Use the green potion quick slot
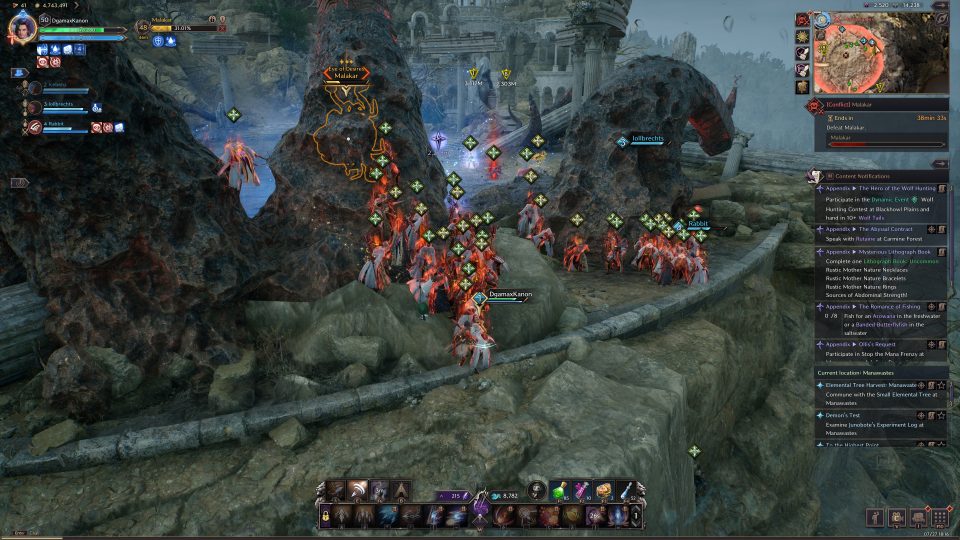This screenshot has height=540, width=960. (x=560, y=489)
